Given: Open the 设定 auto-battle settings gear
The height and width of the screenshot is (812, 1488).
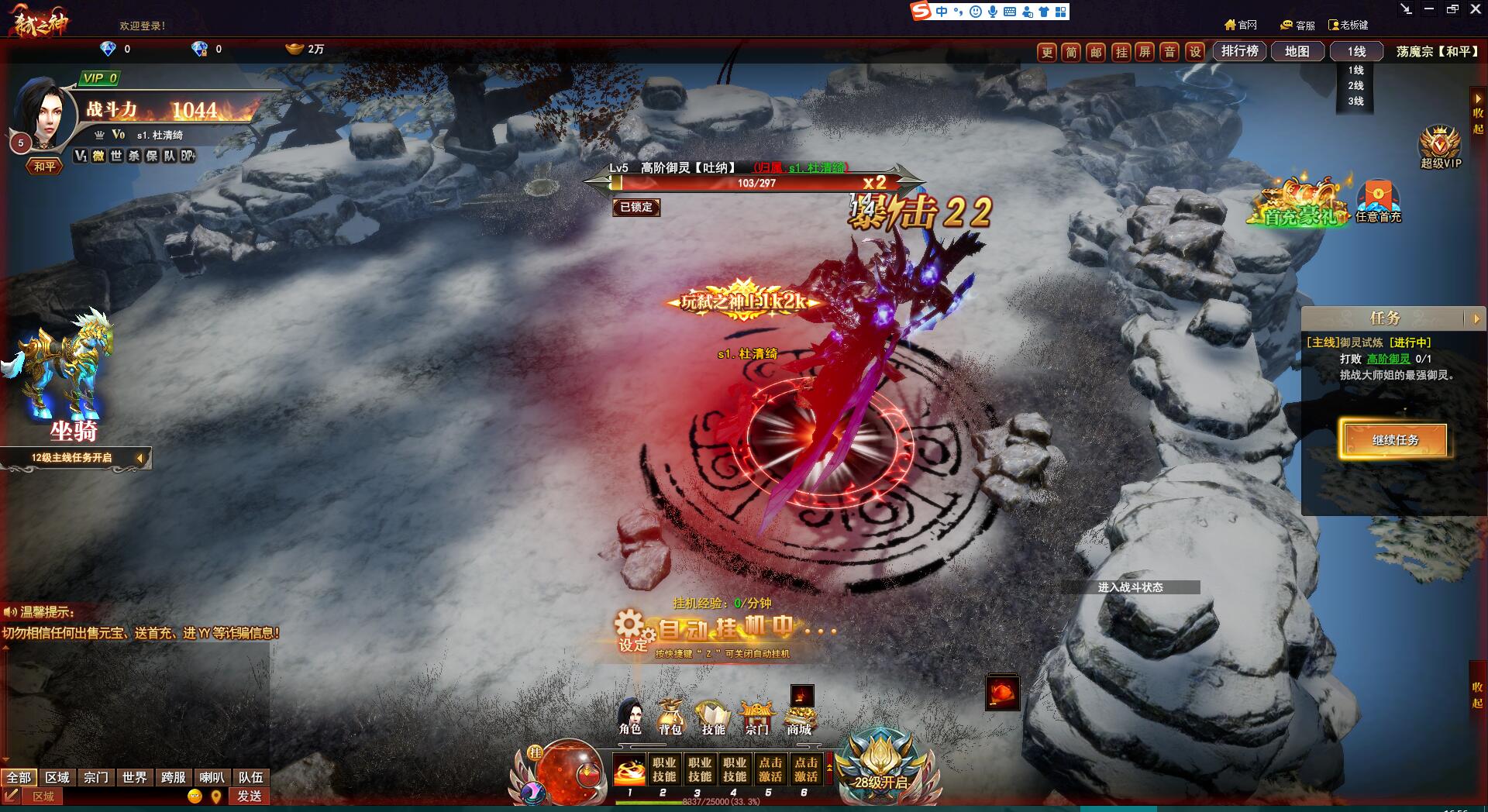Looking at the screenshot, I should 630,629.
